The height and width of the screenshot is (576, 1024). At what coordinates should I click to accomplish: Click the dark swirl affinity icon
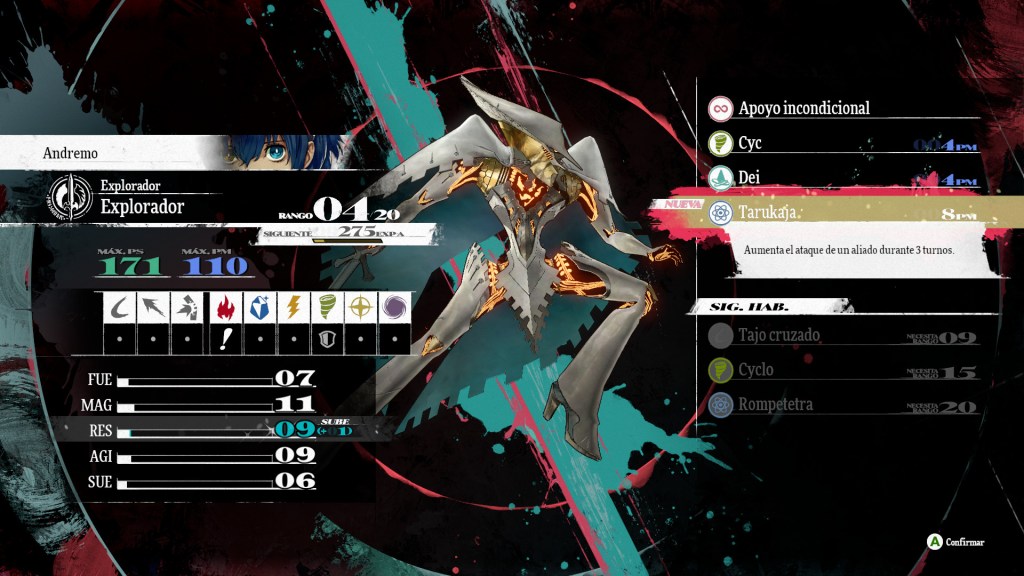(395, 307)
